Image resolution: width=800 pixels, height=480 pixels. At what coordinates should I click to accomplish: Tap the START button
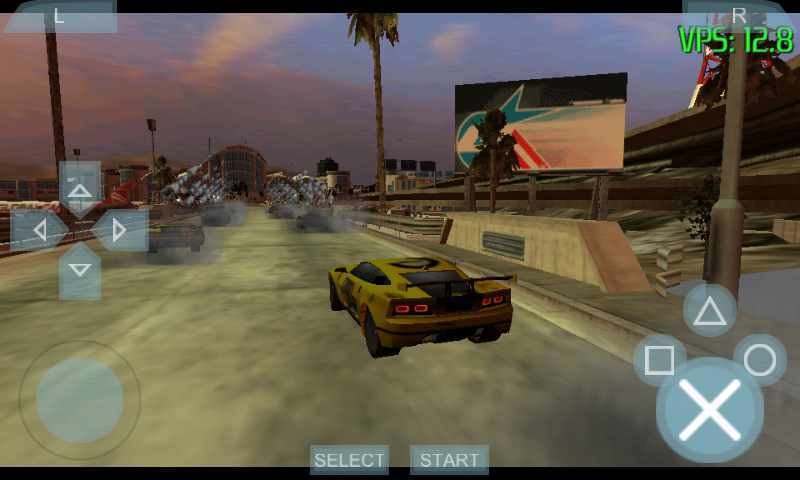[449, 460]
